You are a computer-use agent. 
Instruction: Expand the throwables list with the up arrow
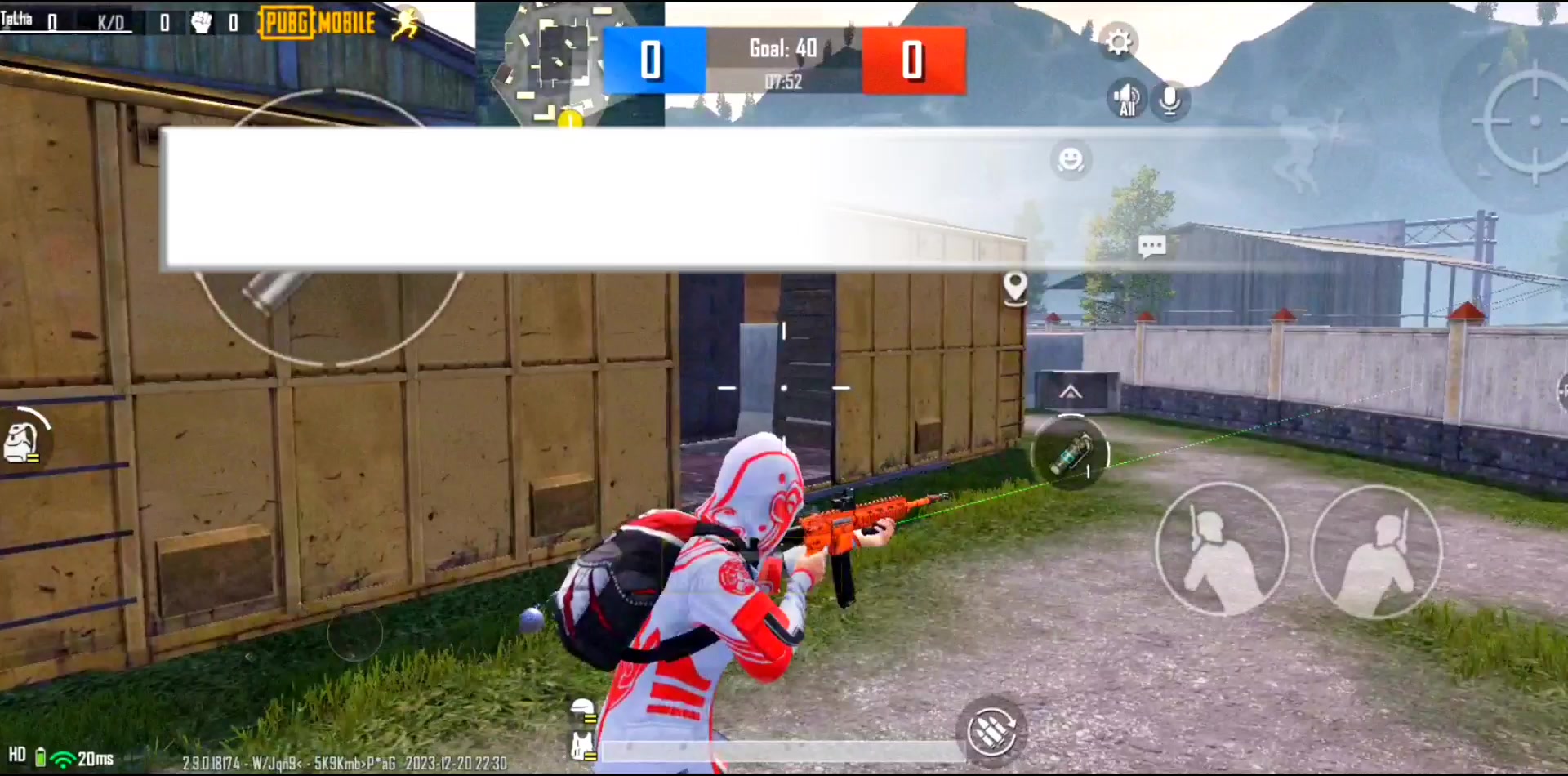[1071, 393]
